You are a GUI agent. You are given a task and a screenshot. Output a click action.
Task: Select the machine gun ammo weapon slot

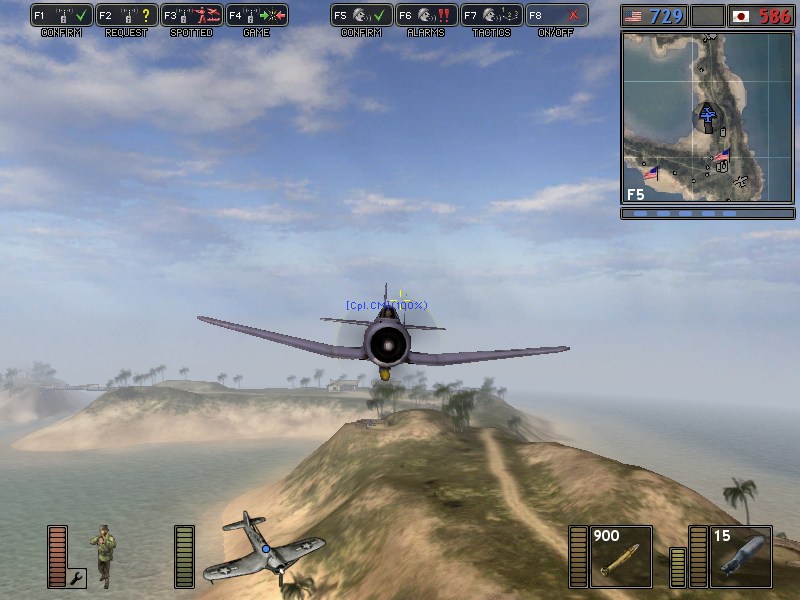point(621,556)
